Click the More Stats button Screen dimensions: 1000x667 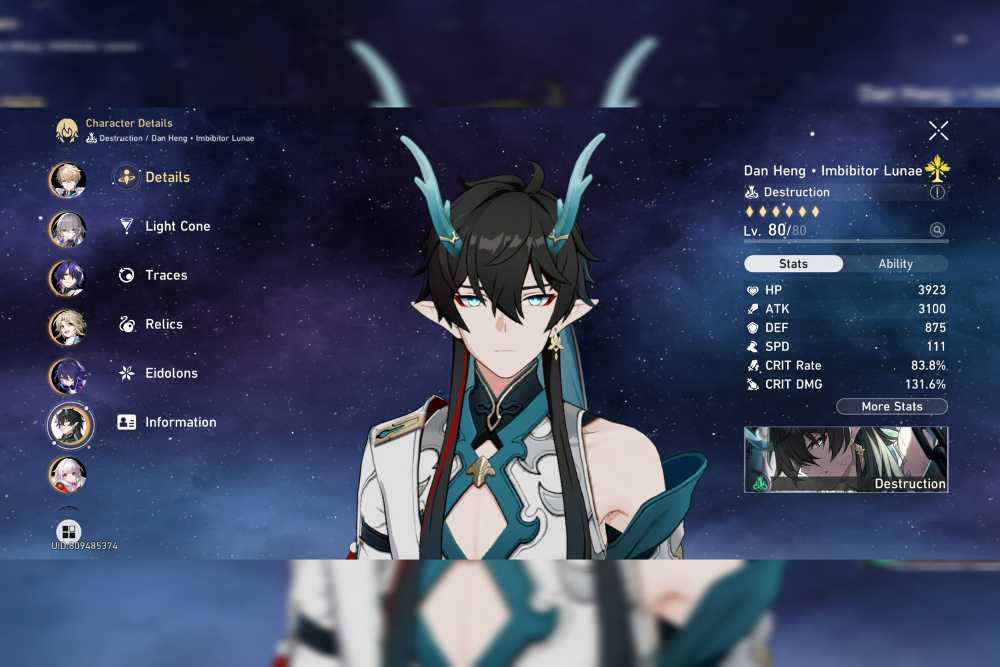pos(891,407)
